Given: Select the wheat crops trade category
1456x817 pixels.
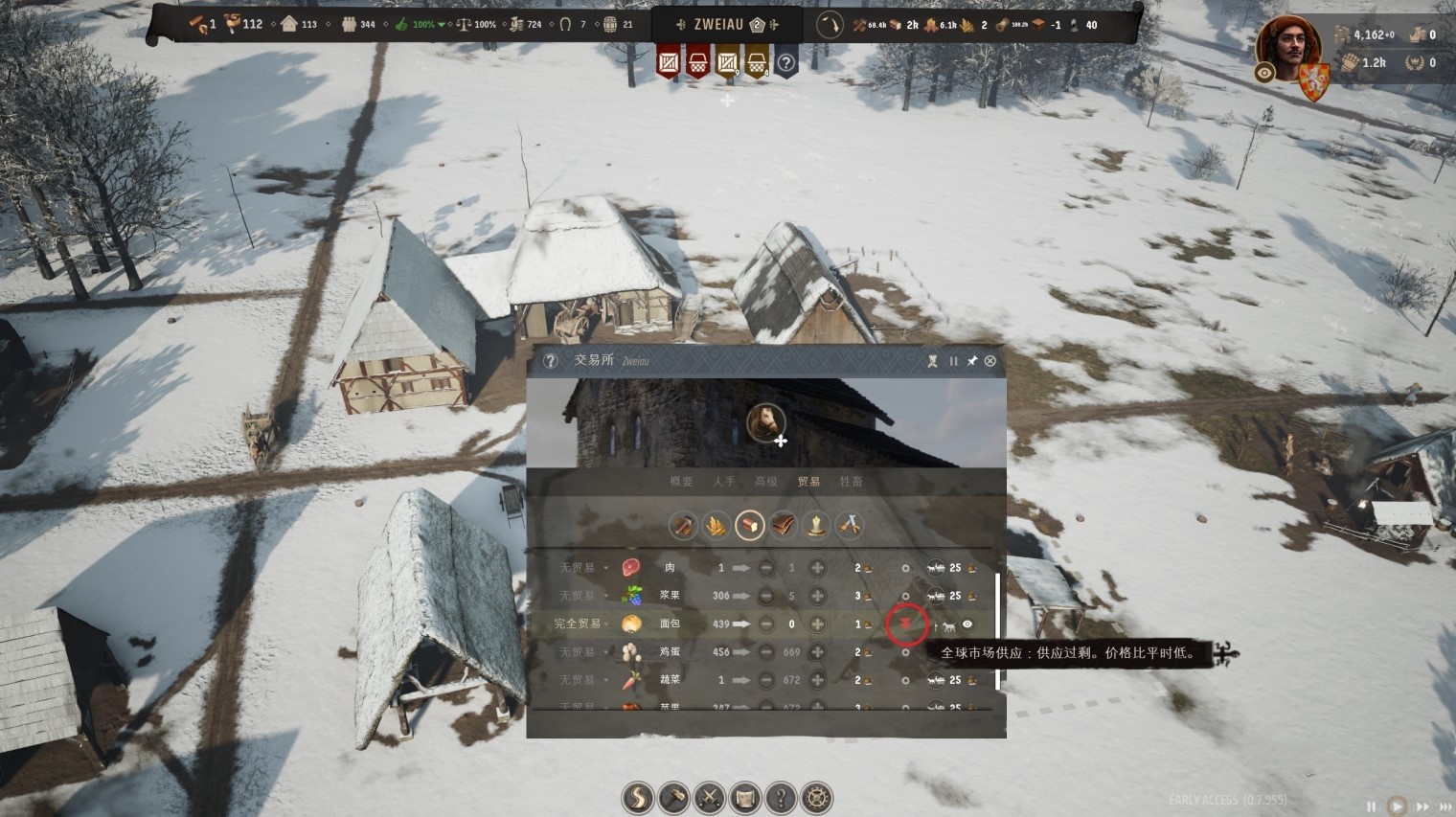Looking at the screenshot, I should pos(717,525).
